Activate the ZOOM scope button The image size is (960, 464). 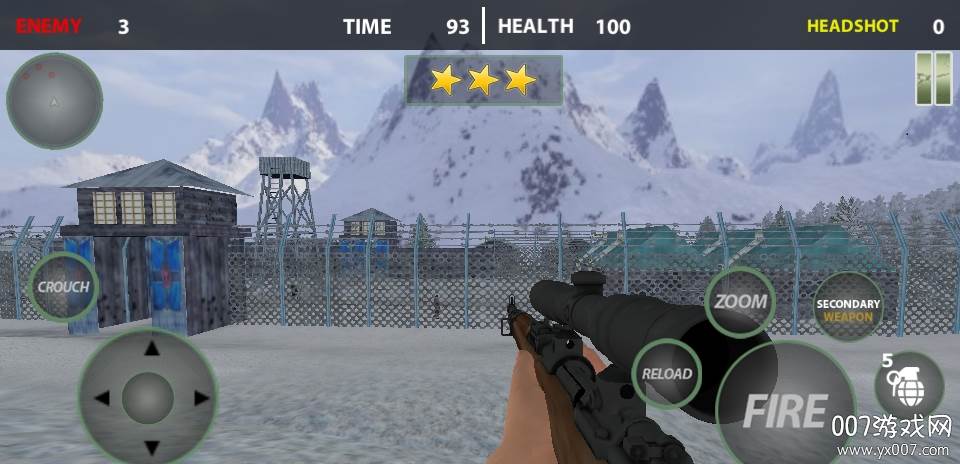741,301
